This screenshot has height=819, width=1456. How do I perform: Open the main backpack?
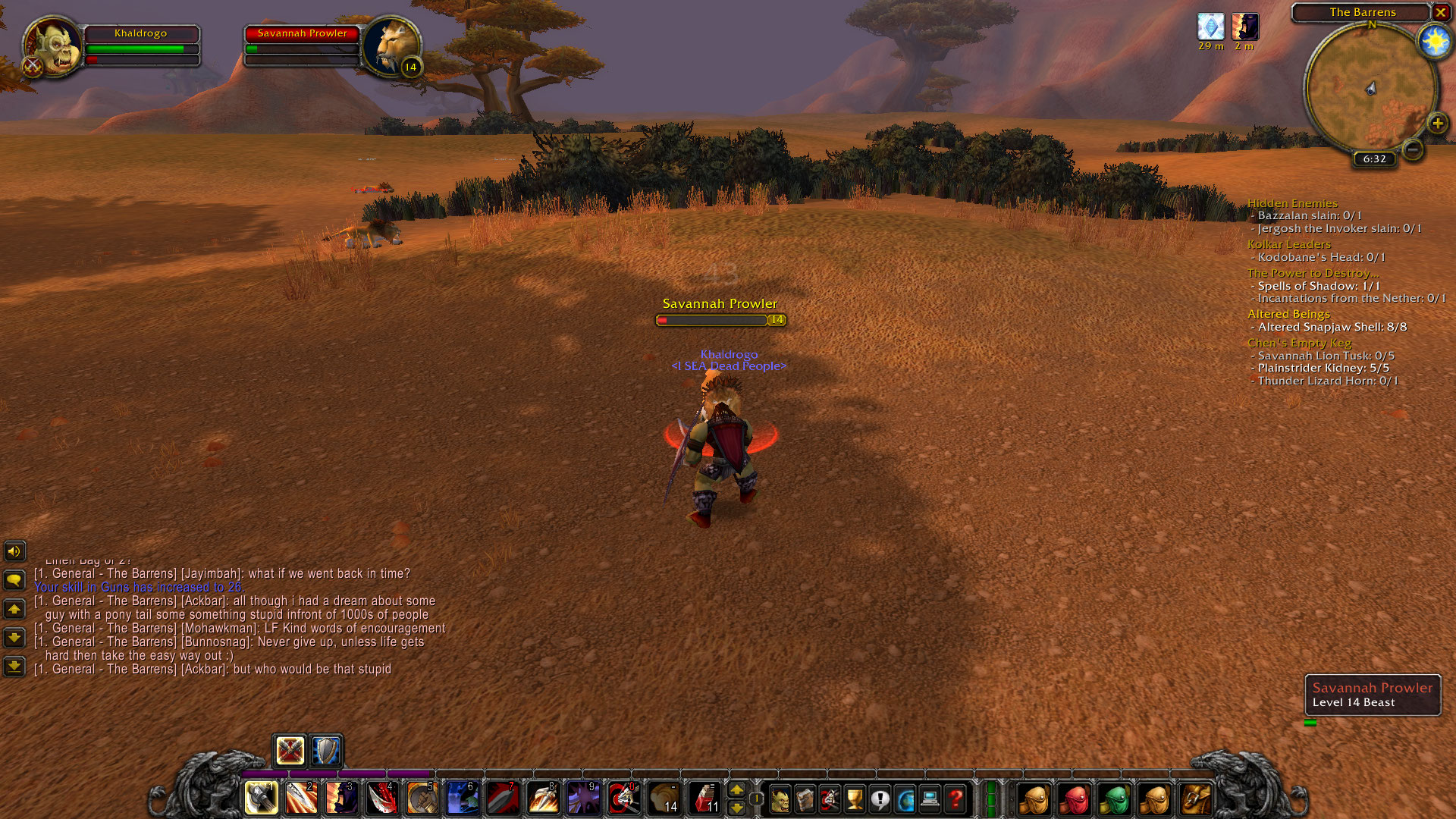coord(1196,799)
